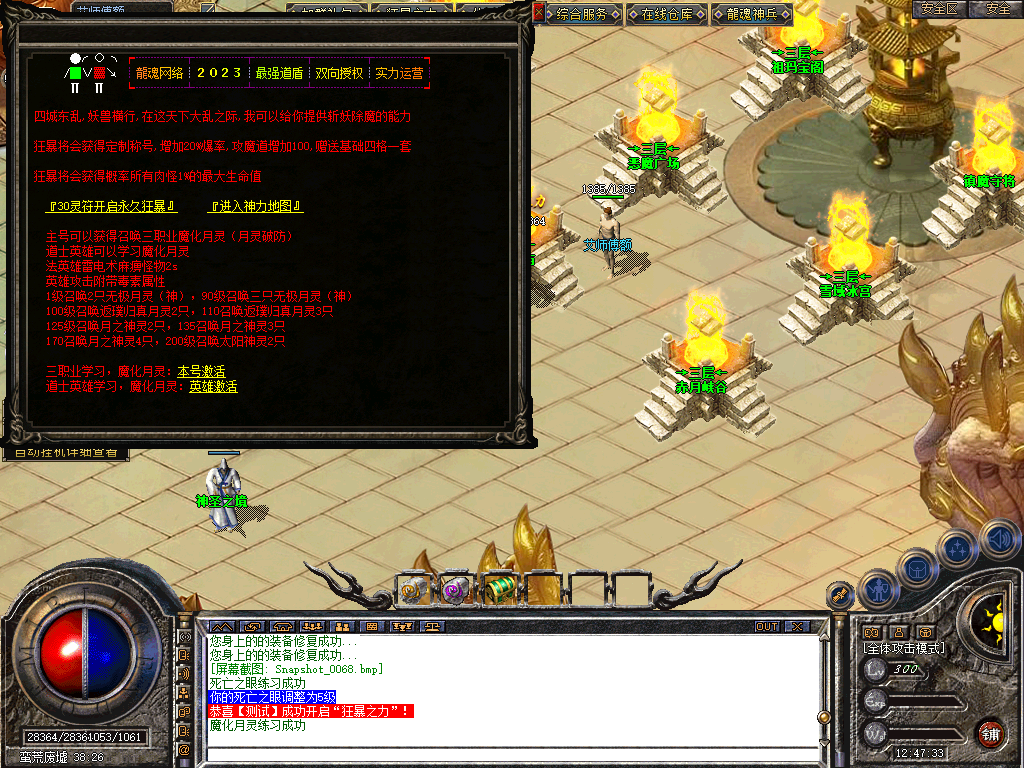
Task: Click the OUT button on chat bar
Action: 767,627
